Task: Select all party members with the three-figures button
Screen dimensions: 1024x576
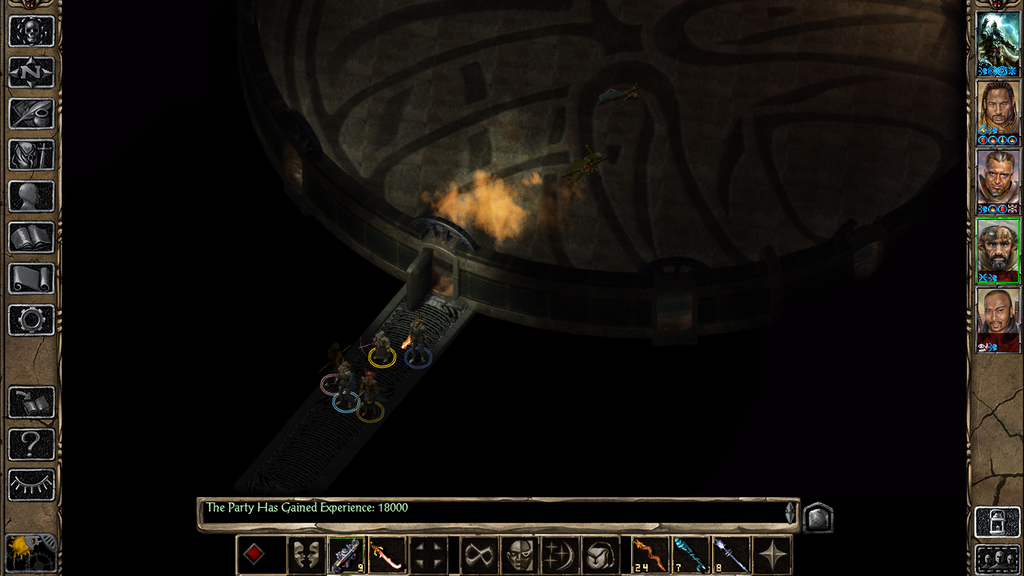Action: [997, 558]
